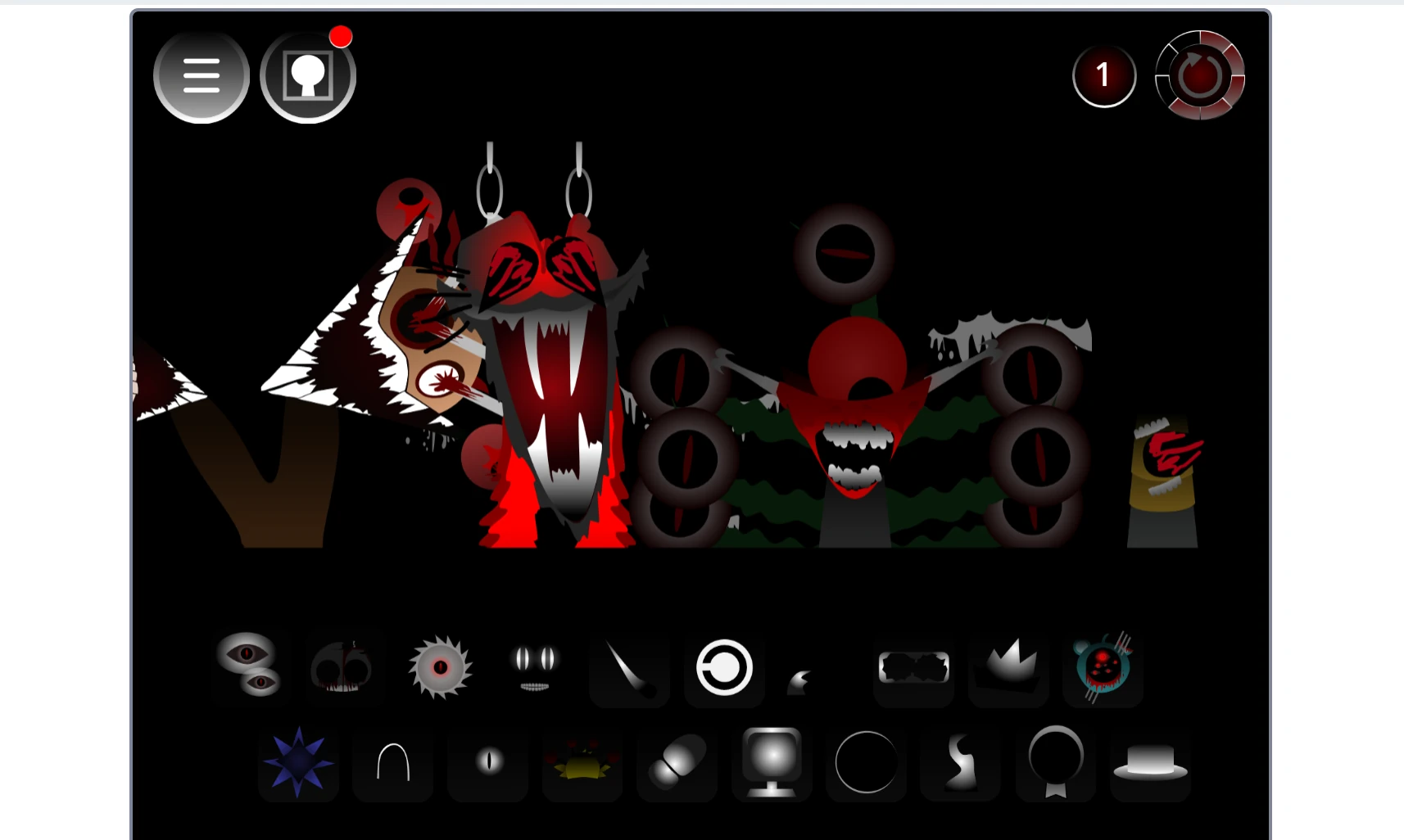Select the white crown sound icon

coord(1008,668)
